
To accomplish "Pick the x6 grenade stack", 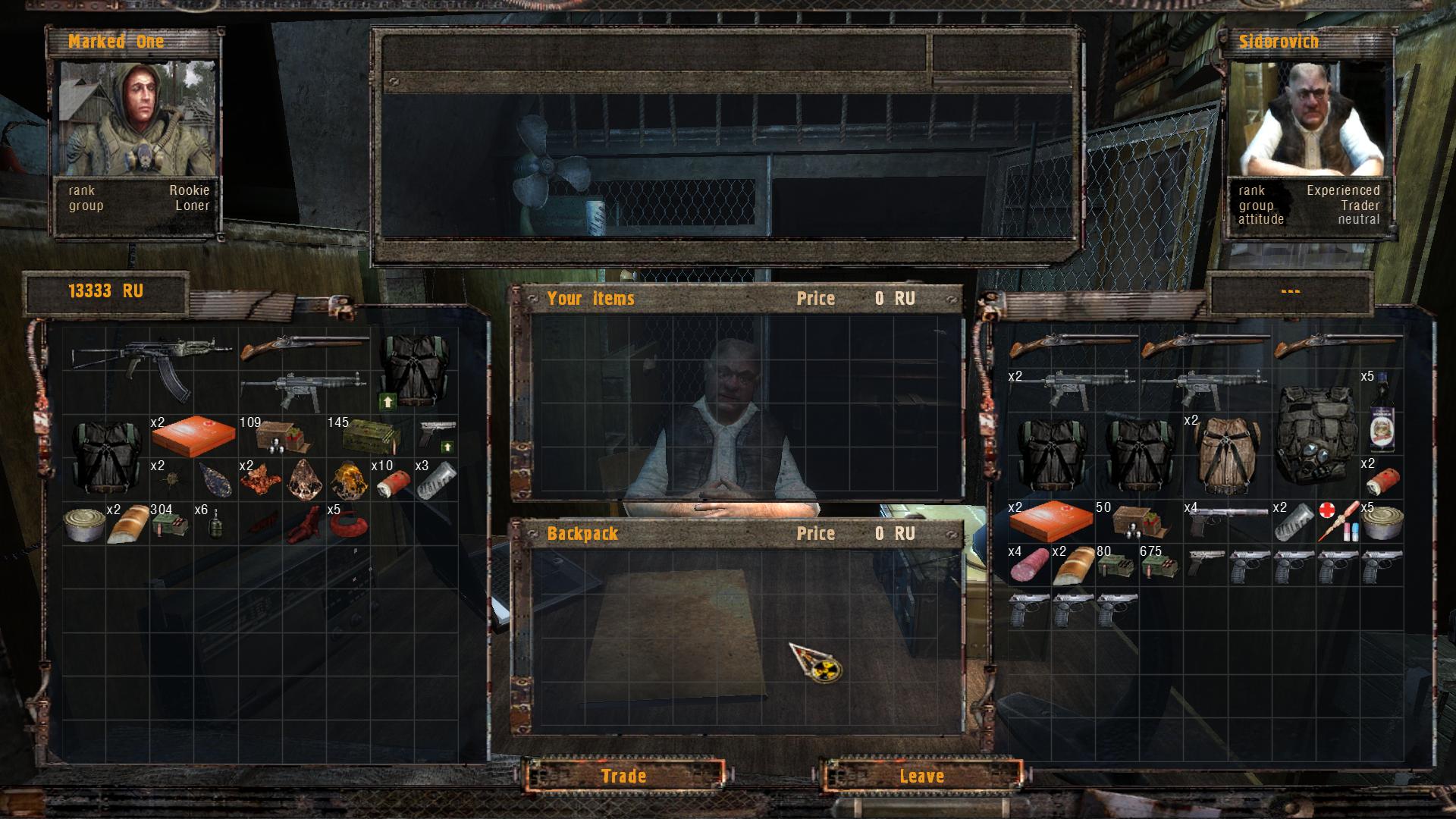I will pos(215,523).
